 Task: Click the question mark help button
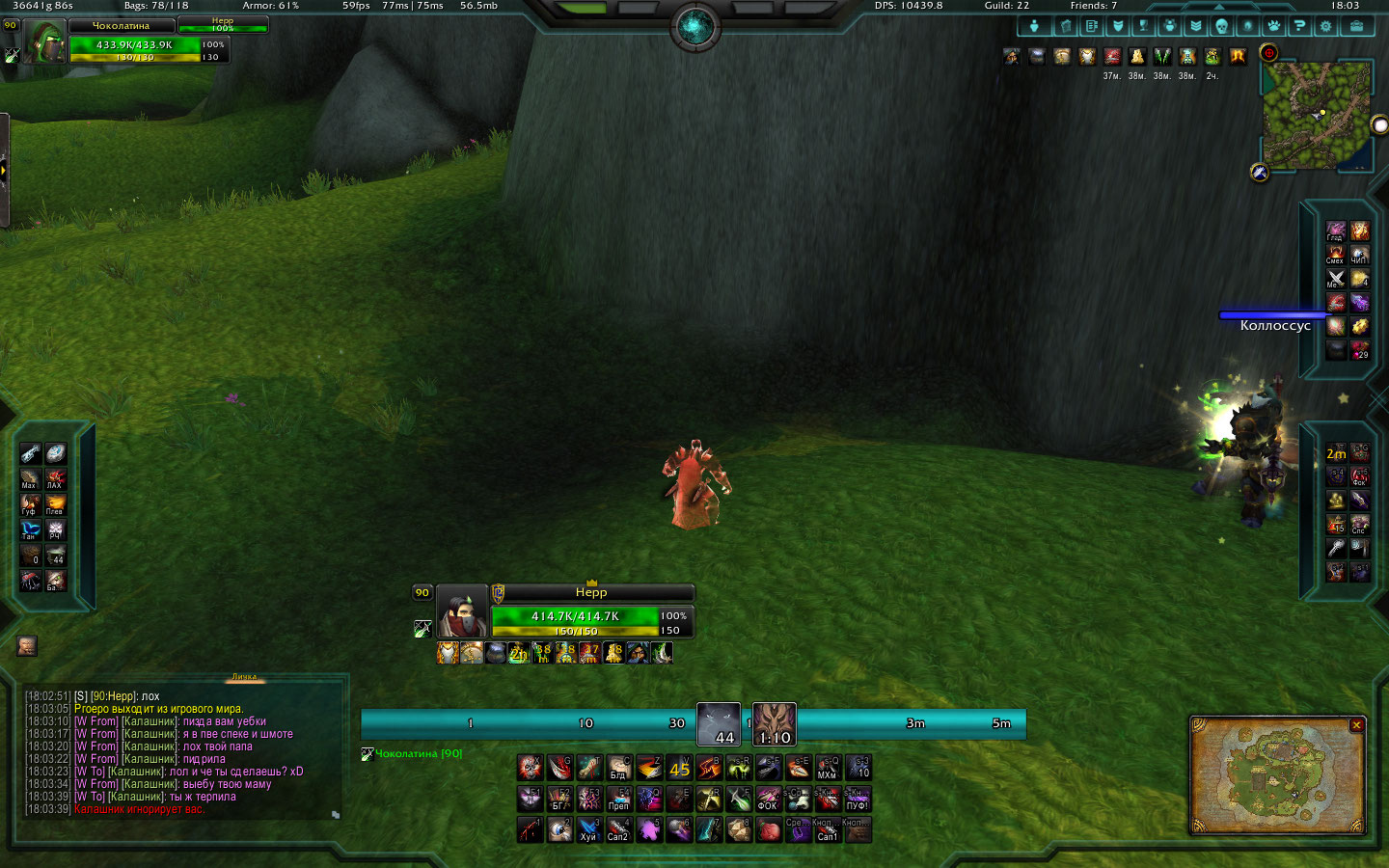(x=1299, y=26)
